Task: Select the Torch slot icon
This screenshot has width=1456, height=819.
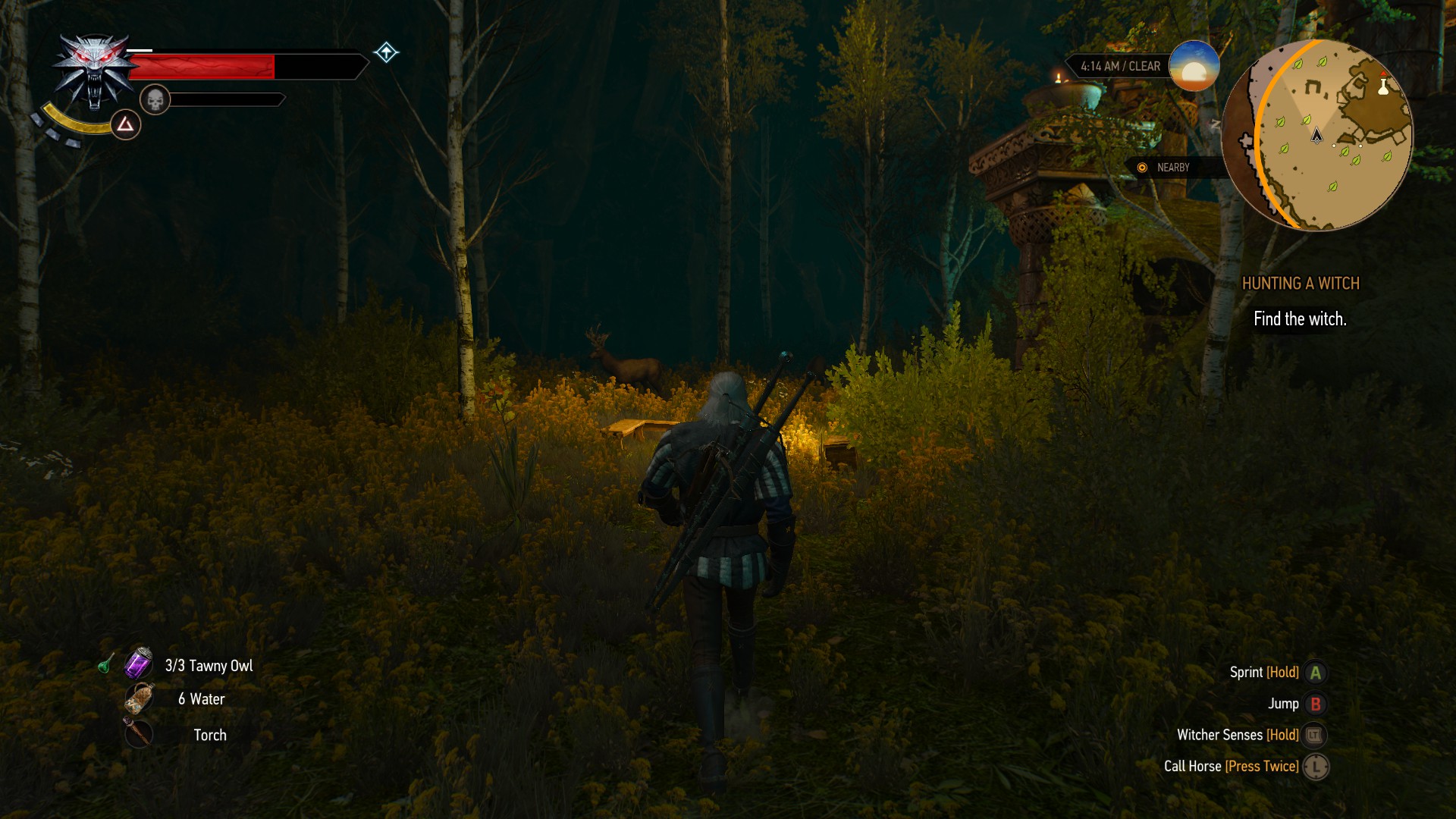Action: tap(140, 734)
